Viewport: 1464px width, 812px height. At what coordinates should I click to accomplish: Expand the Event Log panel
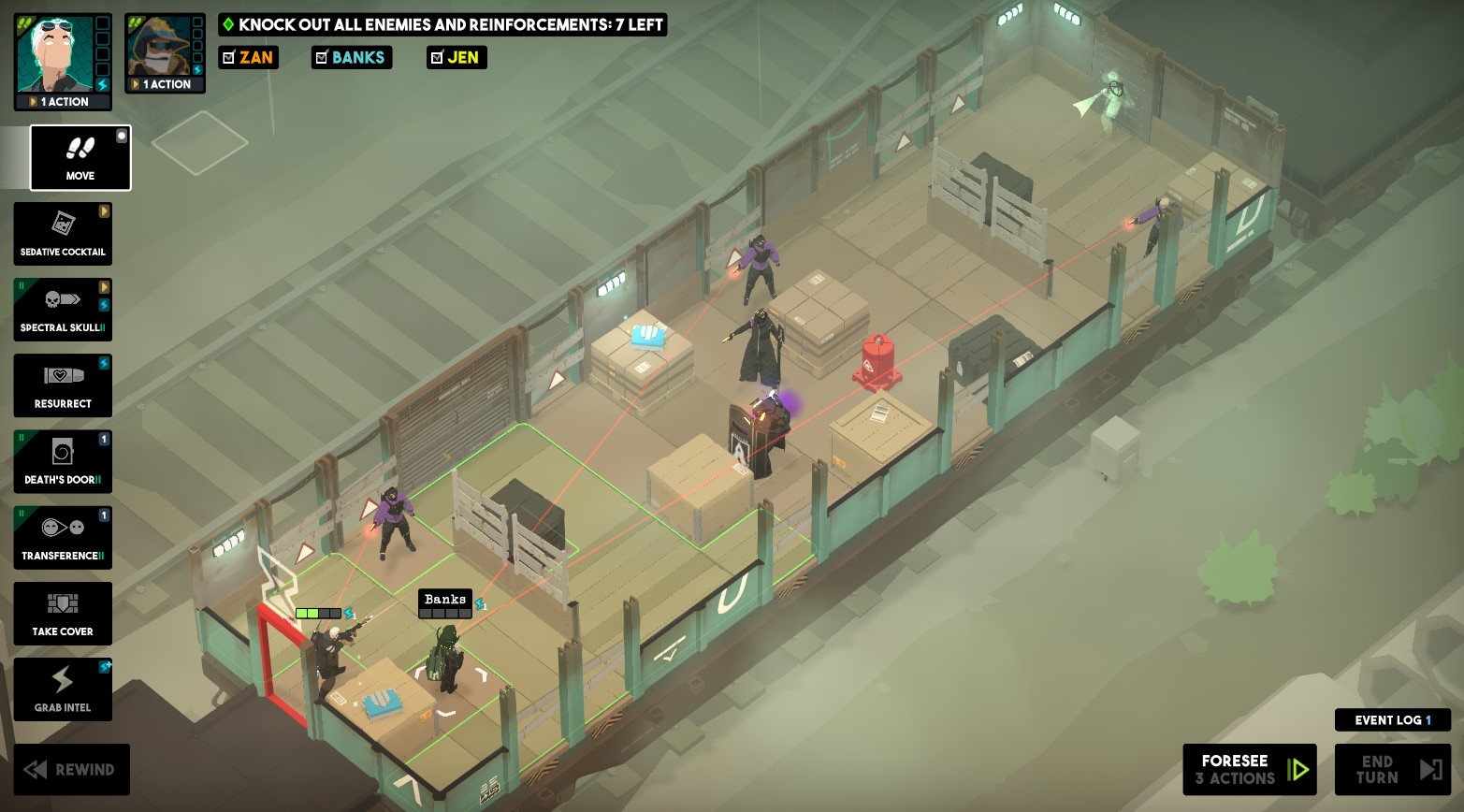point(1392,719)
